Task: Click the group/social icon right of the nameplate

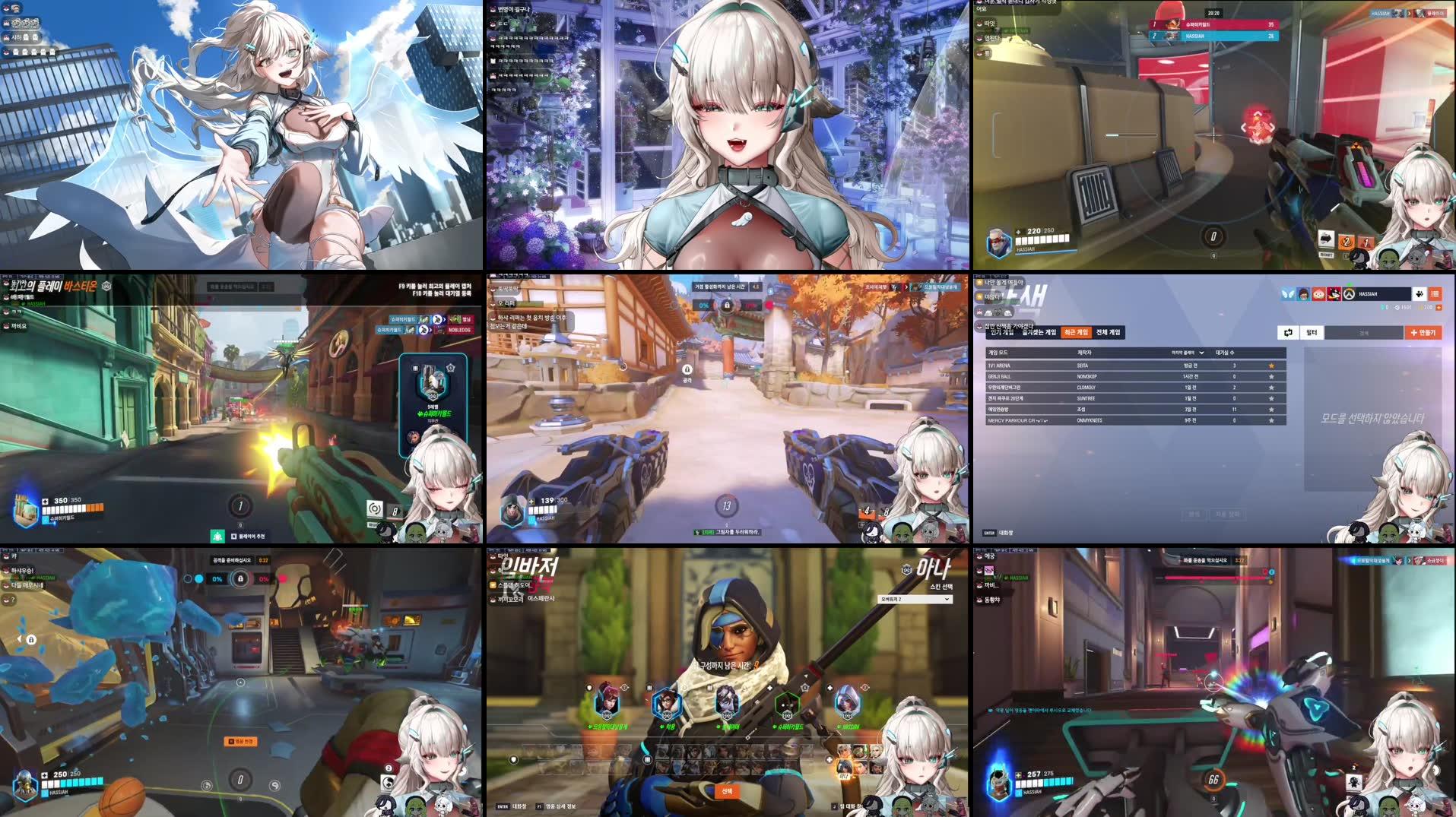Action: [1420, 295]
